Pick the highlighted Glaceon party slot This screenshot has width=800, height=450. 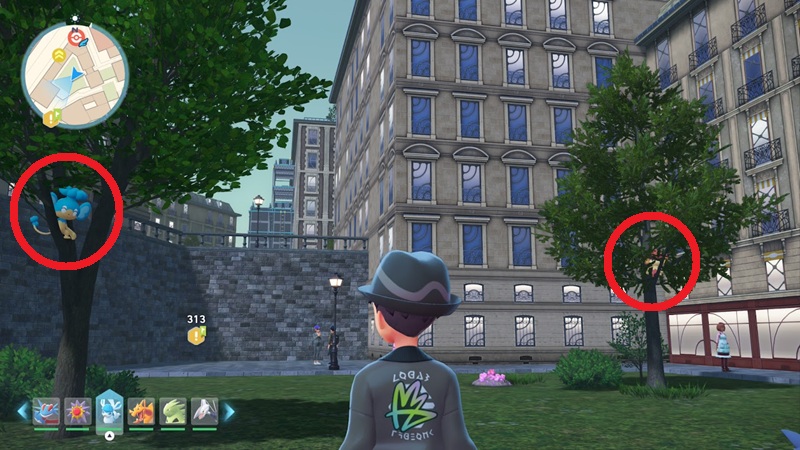click(109, 410)
